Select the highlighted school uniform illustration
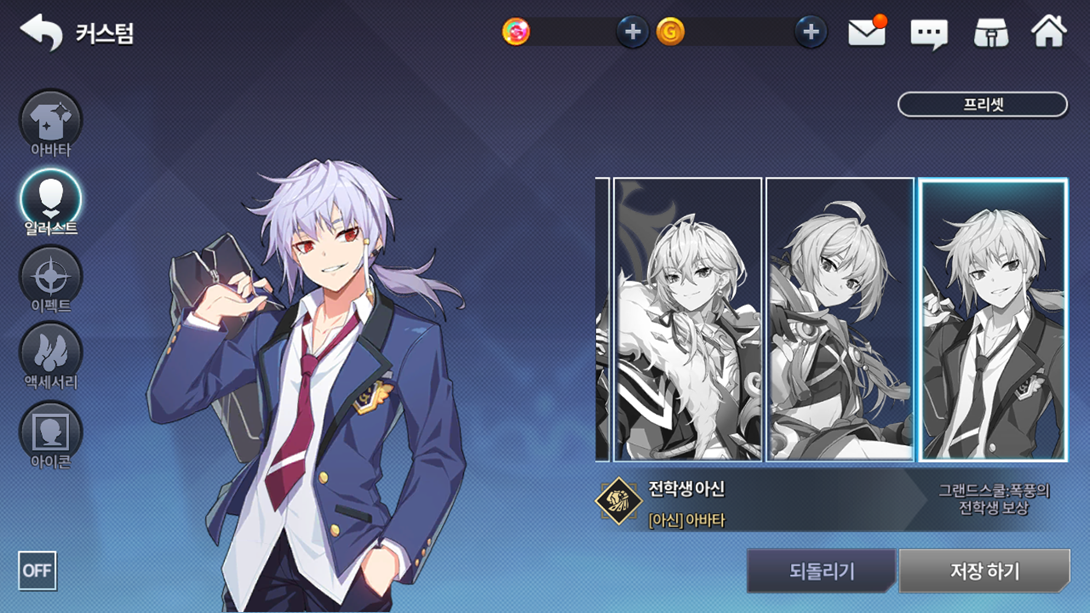 993,320
